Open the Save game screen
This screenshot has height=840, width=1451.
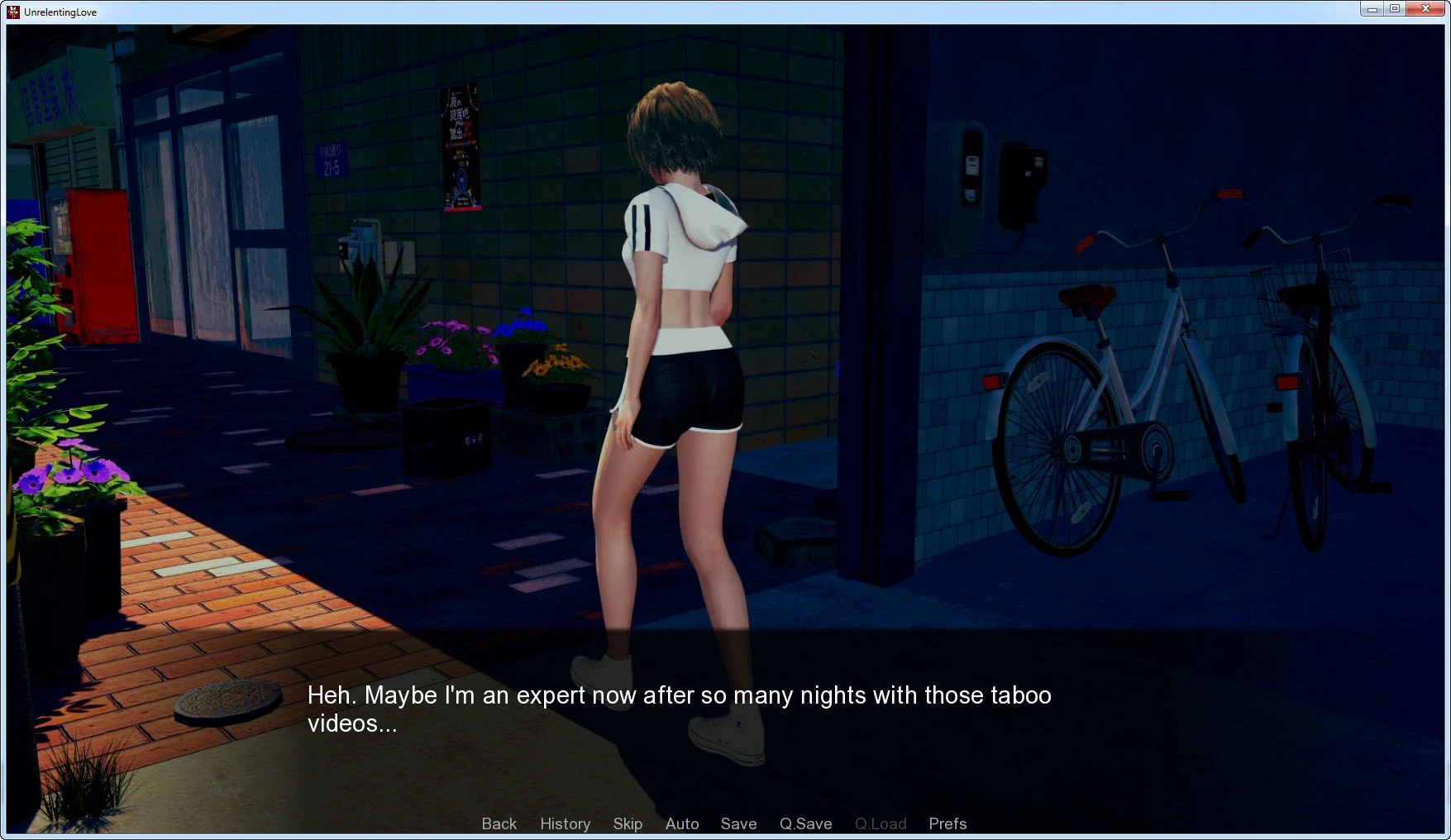738,823
